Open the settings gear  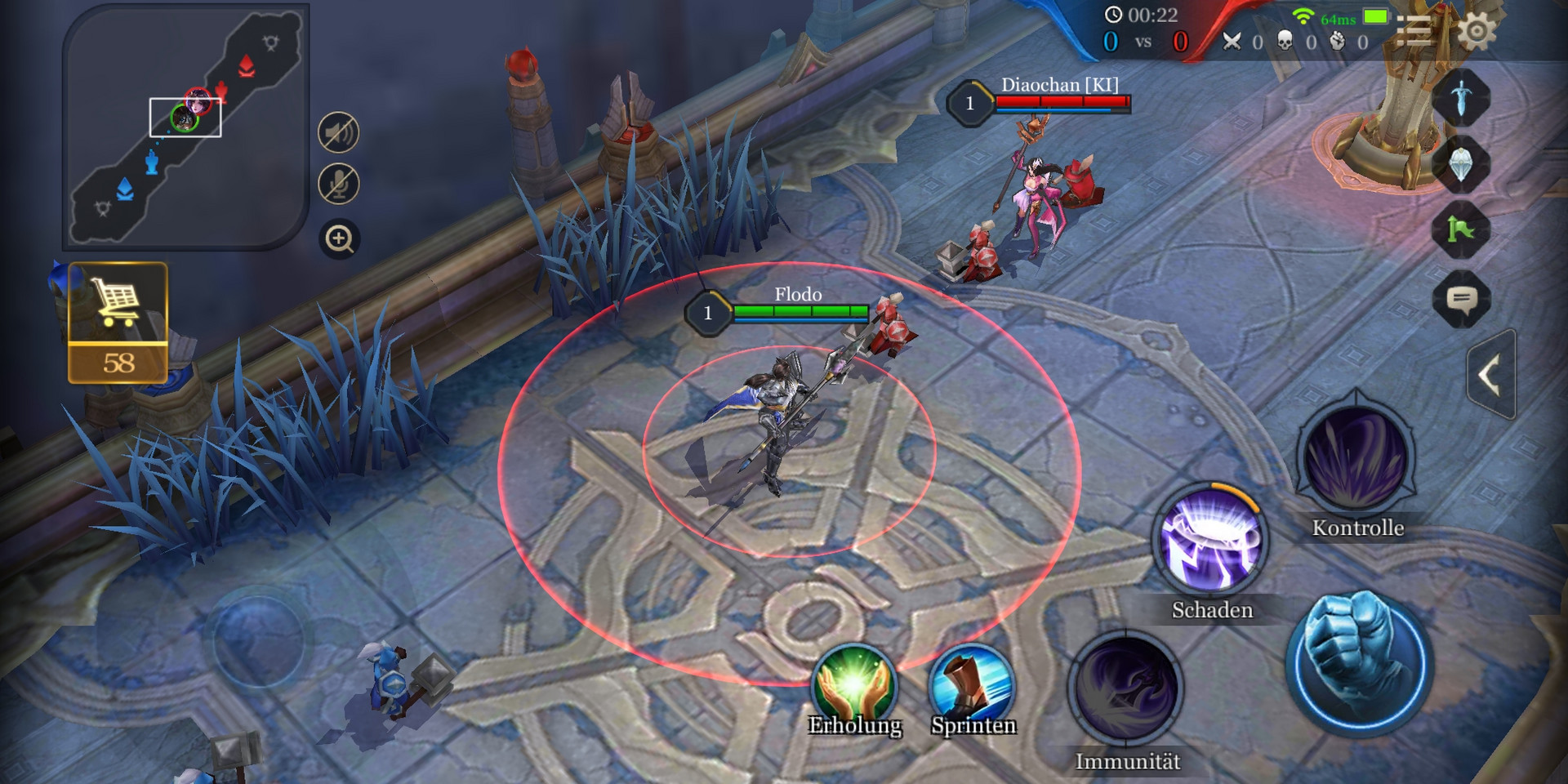coord(1477,33)
